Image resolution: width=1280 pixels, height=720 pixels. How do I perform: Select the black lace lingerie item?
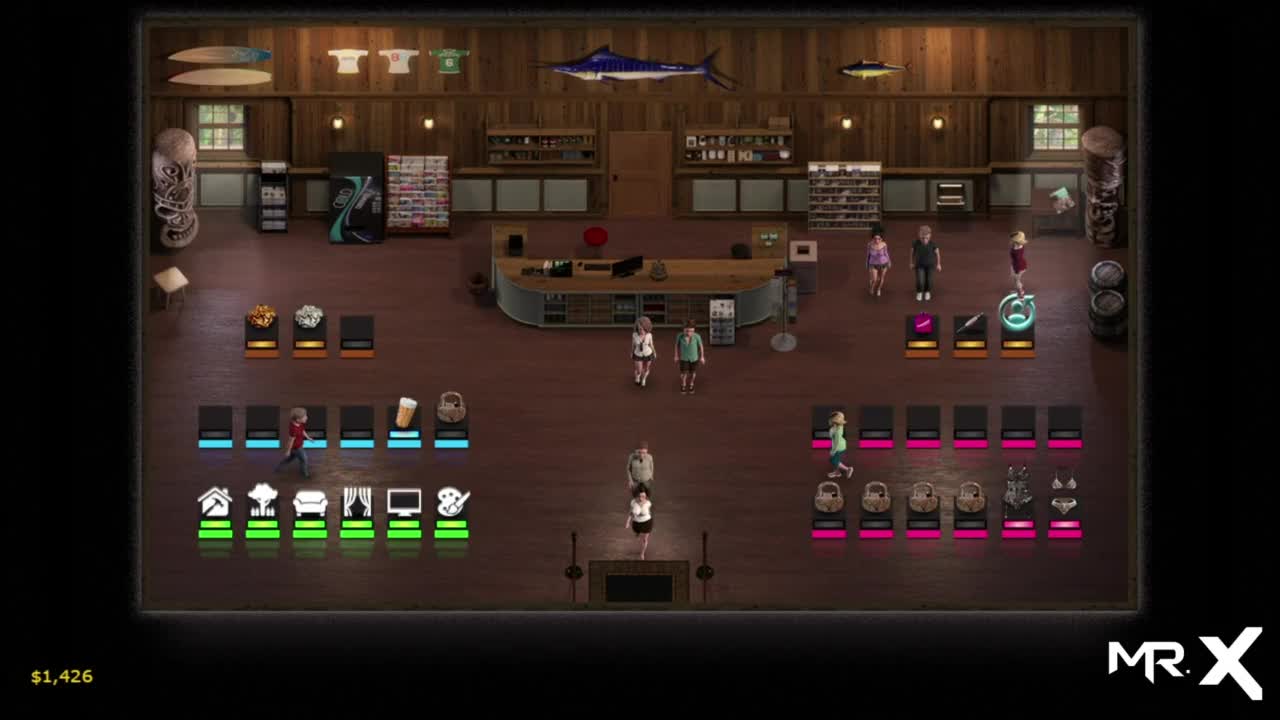(x=1018, y=490)
